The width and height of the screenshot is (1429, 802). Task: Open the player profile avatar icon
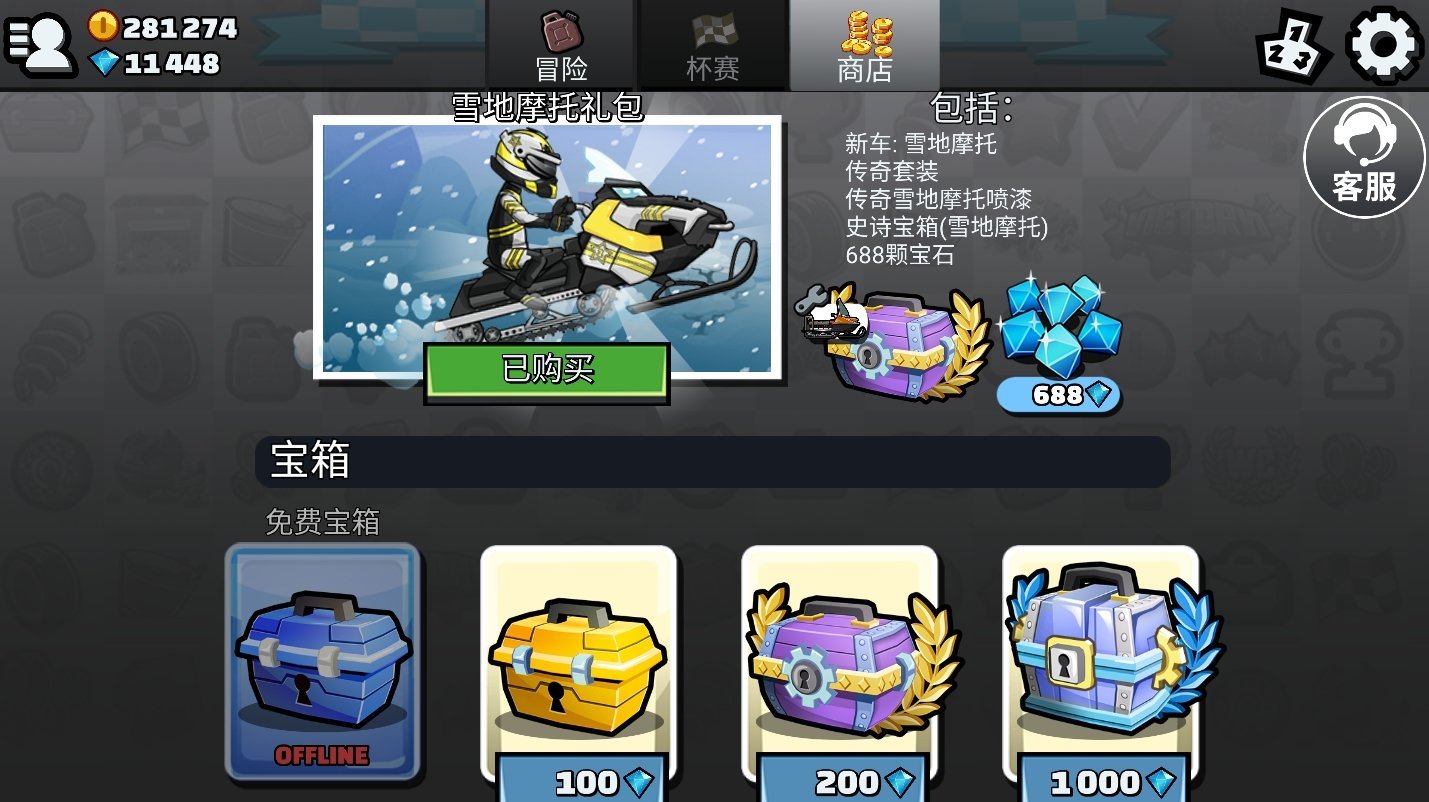point(42,44)
